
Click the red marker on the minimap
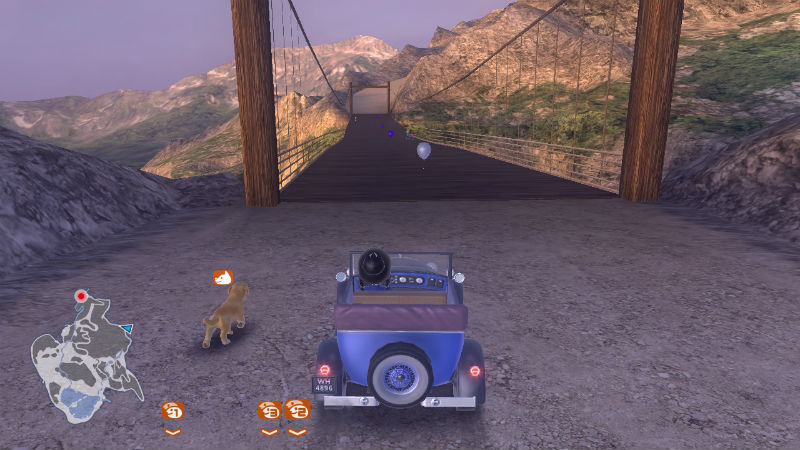[x=81, y=296]
